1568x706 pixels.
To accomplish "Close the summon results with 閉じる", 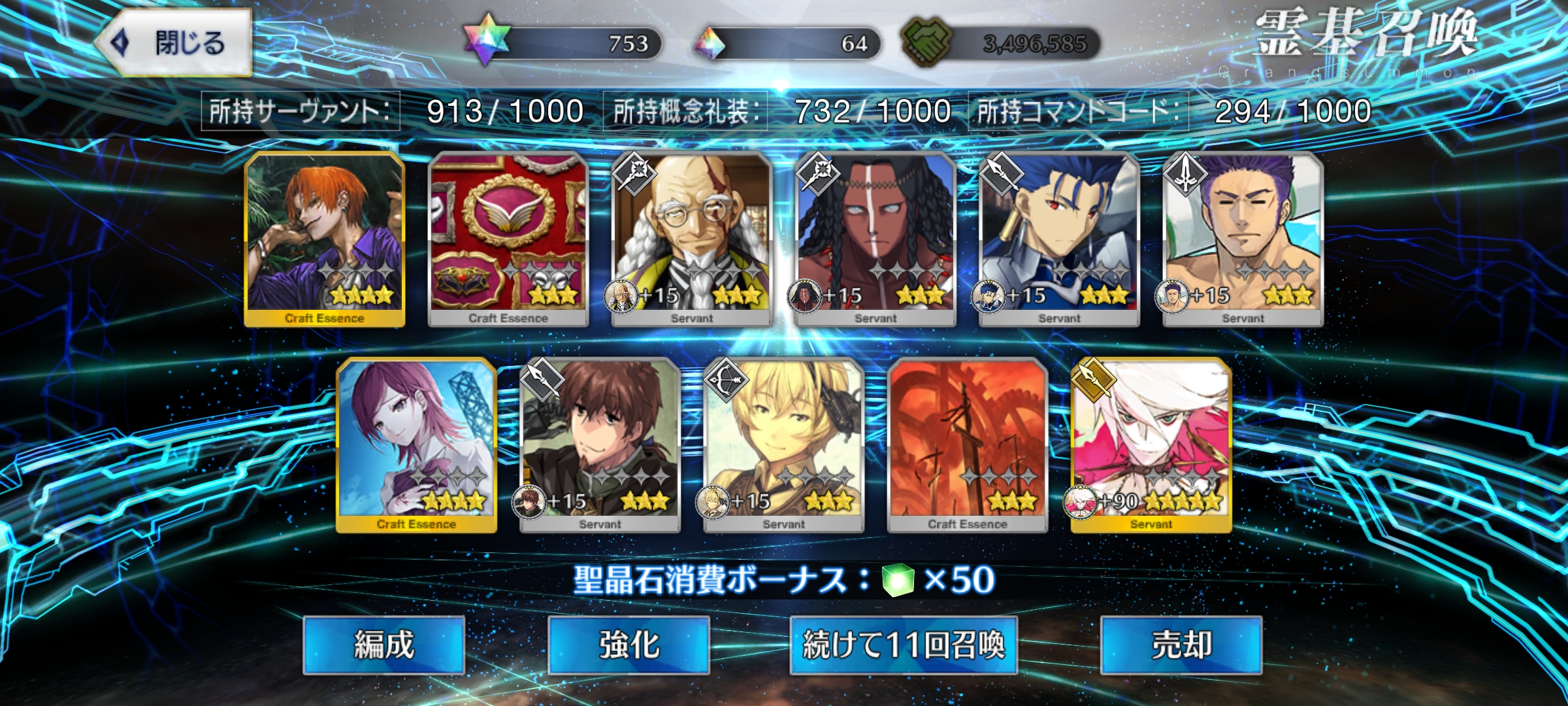I will [175, 43].
